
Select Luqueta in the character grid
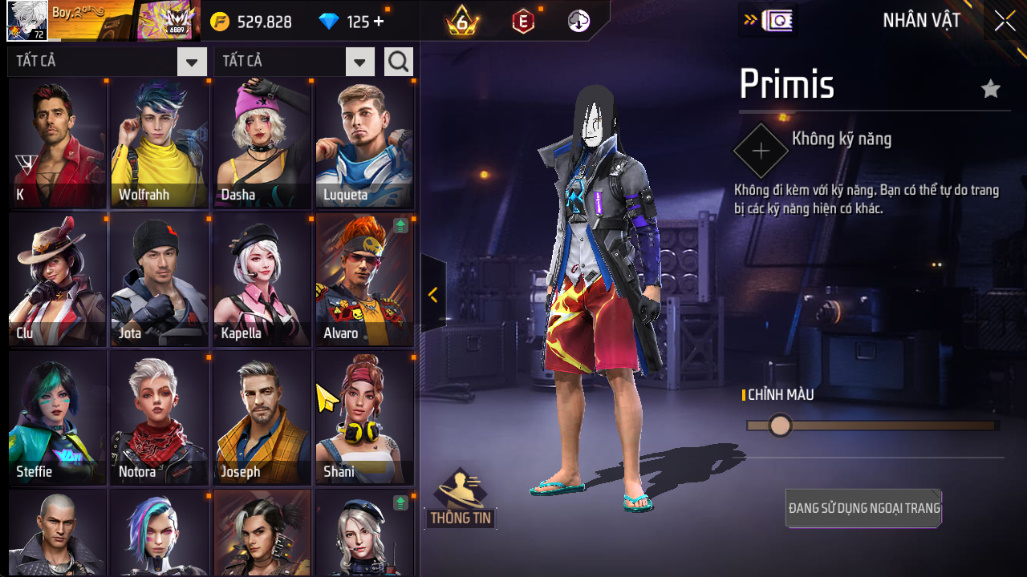[365, 144]
